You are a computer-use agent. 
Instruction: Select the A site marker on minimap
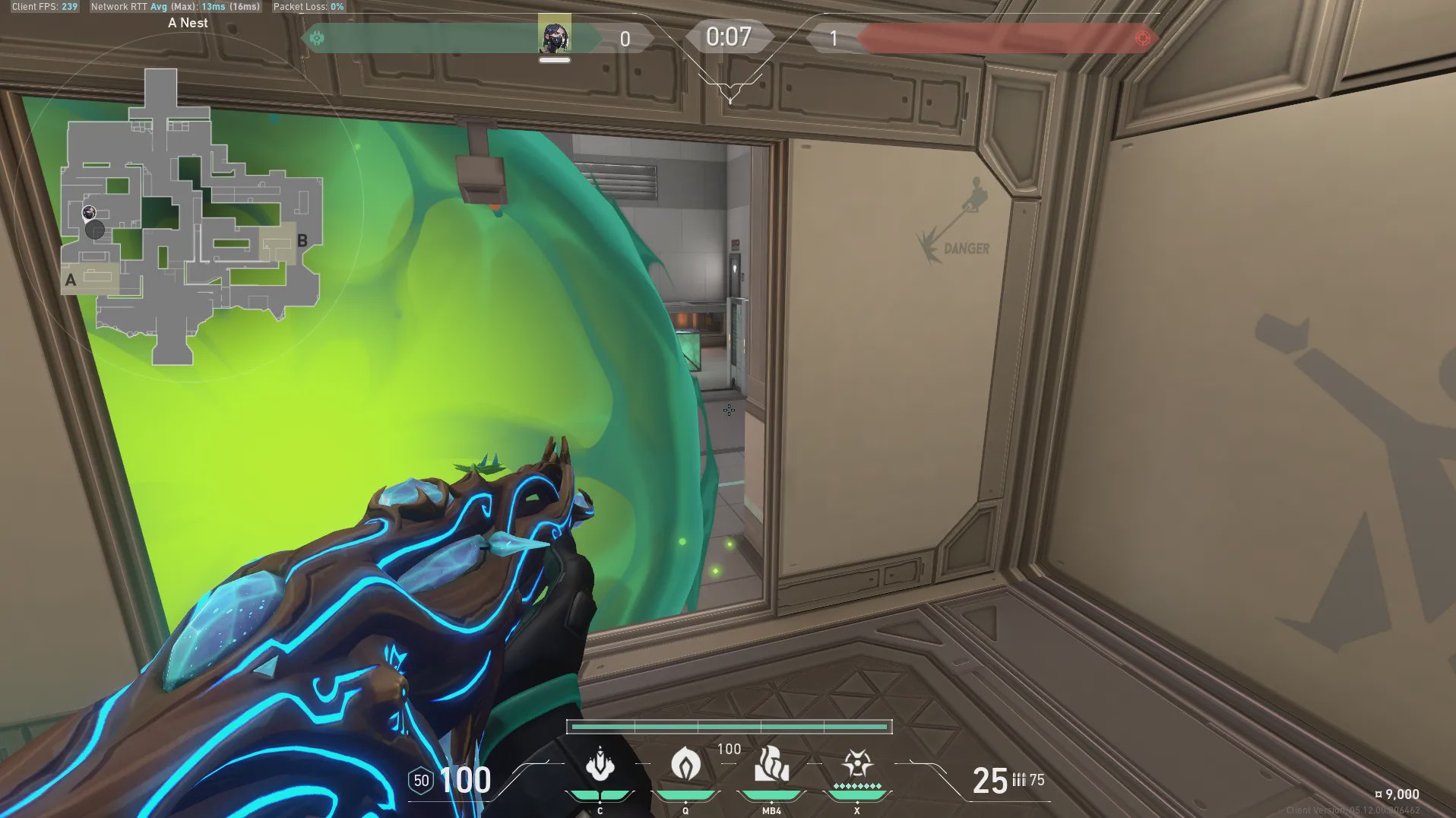click(x=71, y=280)
